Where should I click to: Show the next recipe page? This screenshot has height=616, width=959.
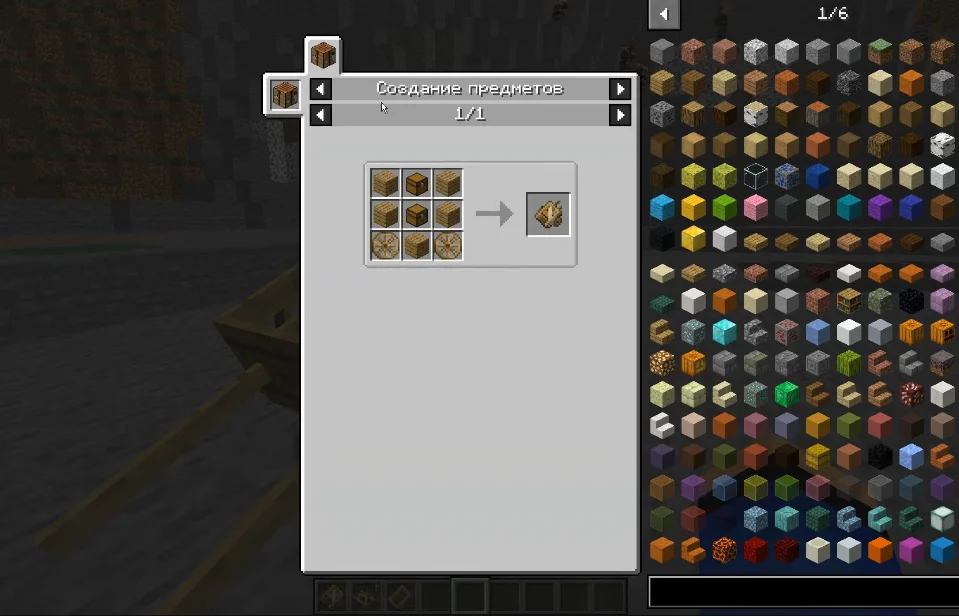[621, 115]
